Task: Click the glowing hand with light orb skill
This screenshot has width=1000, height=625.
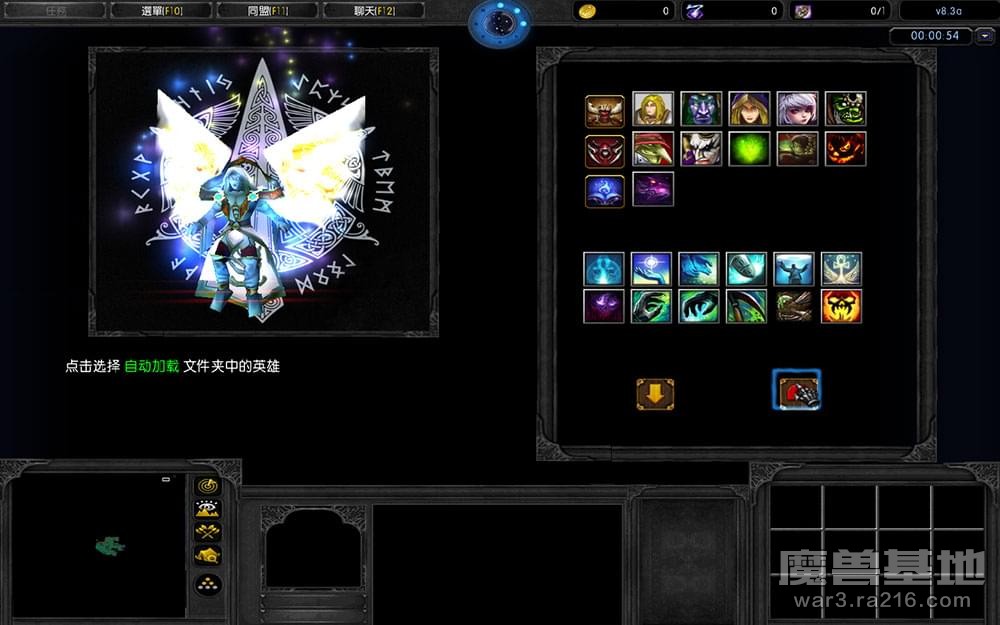Action: (x=651, y=268)
